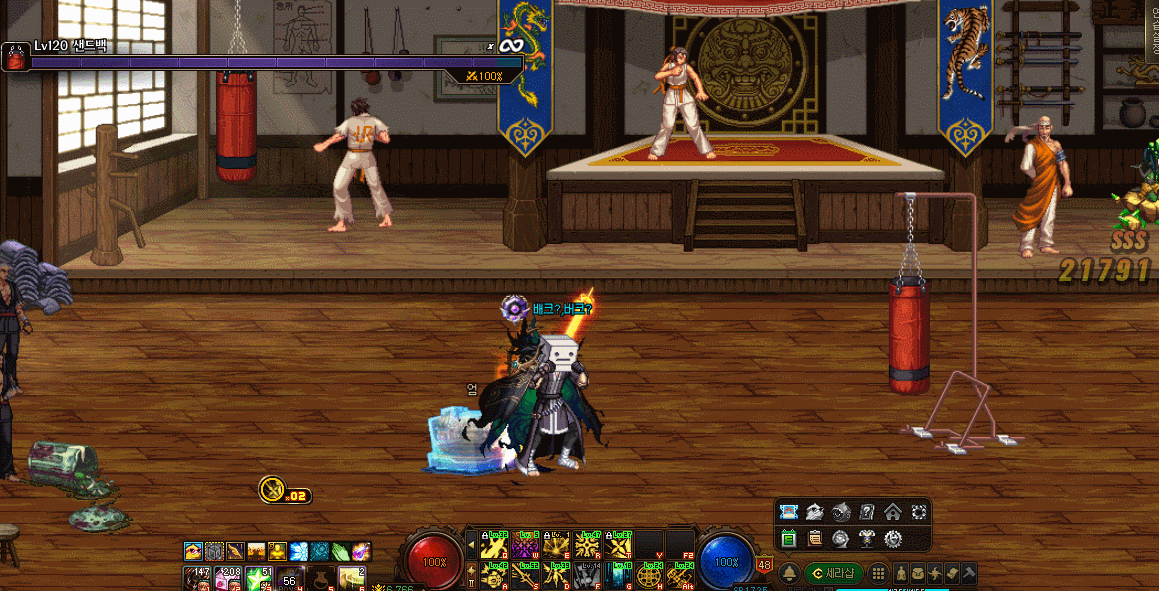Click the purple potion buff icon
The image size is (1159, 591).
[x=360, y=551]
